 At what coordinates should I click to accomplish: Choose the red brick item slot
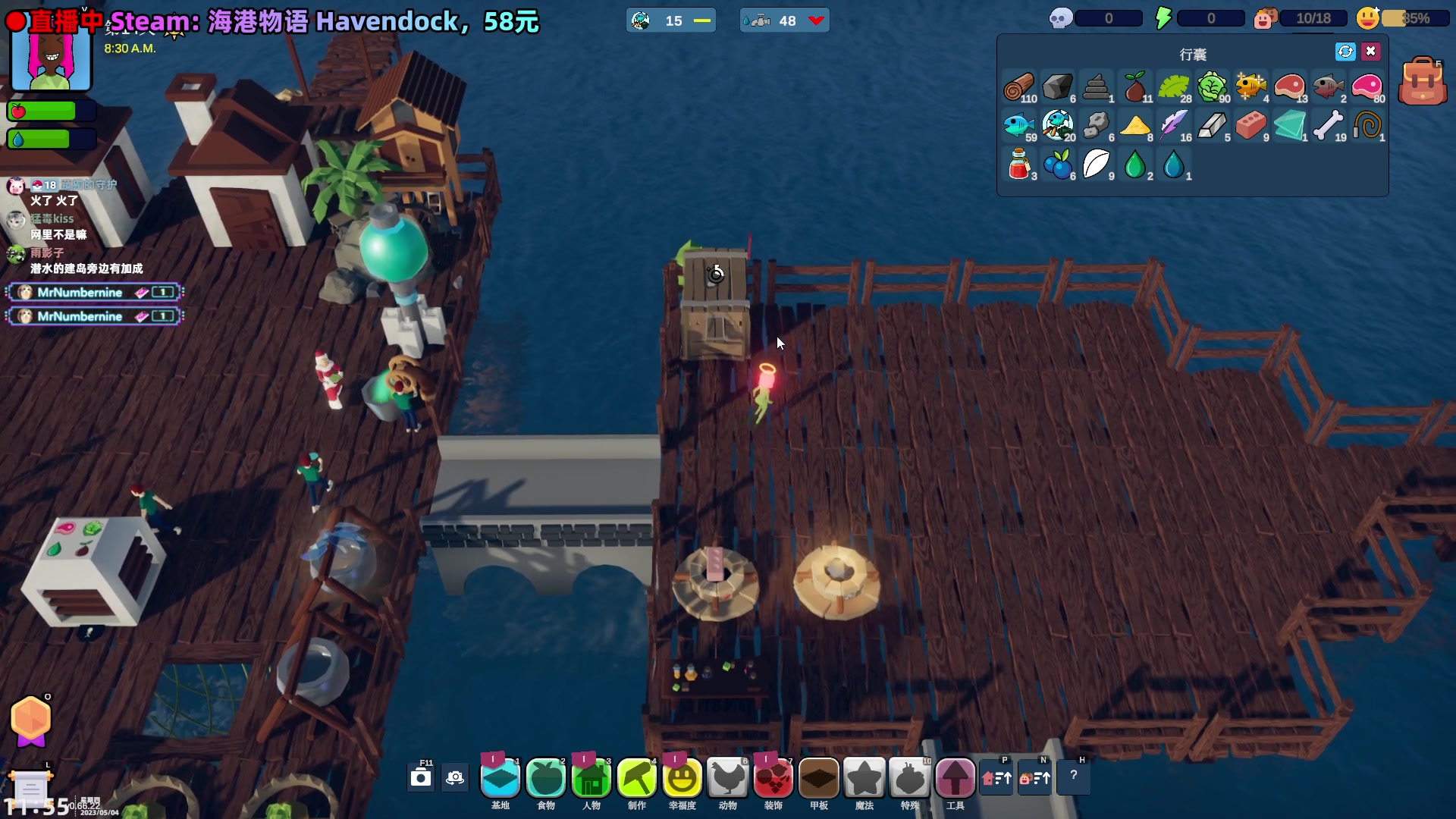coord(1250,126)
